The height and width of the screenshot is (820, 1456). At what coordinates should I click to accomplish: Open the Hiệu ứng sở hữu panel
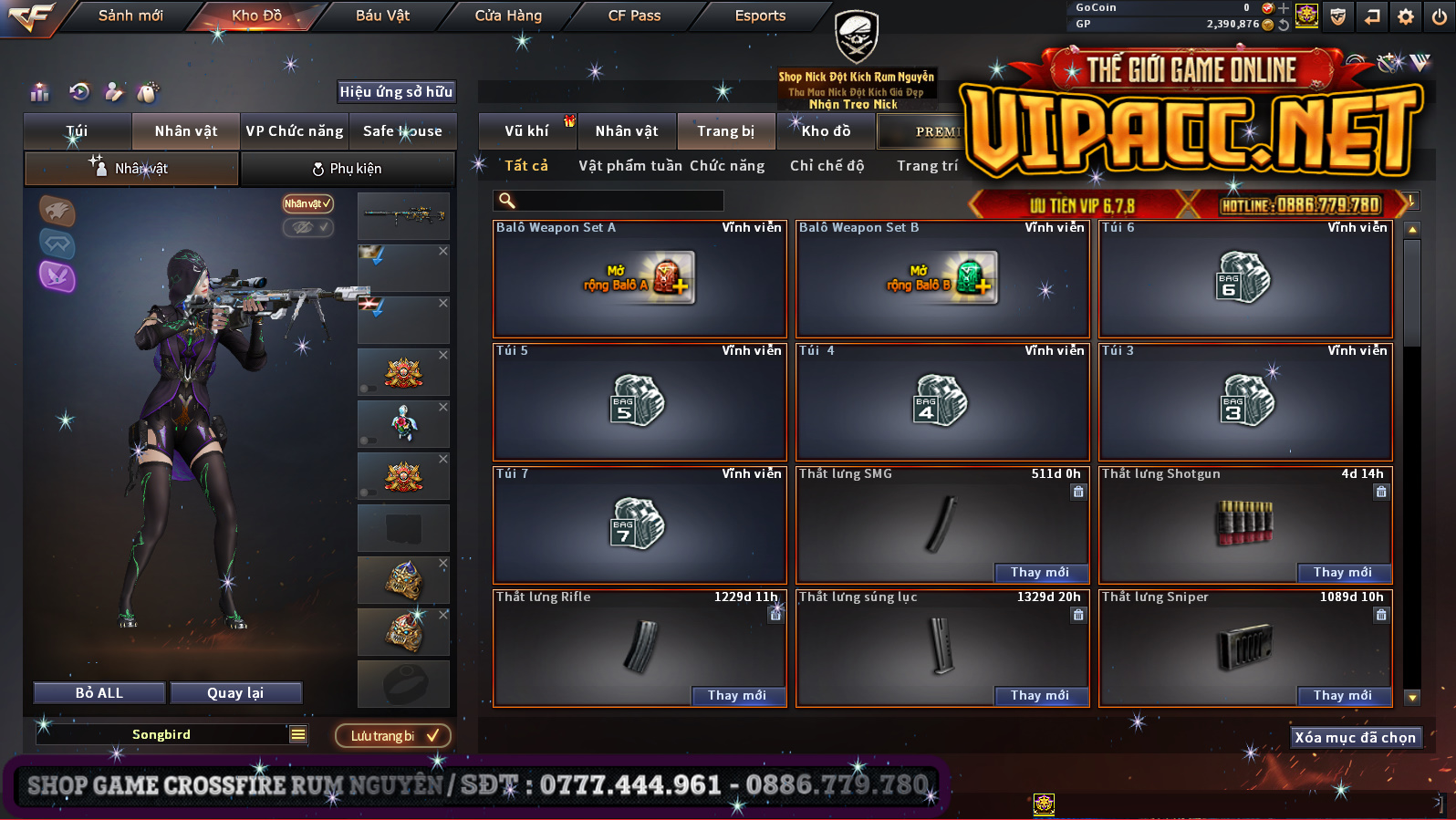click(x=396, y=91)
